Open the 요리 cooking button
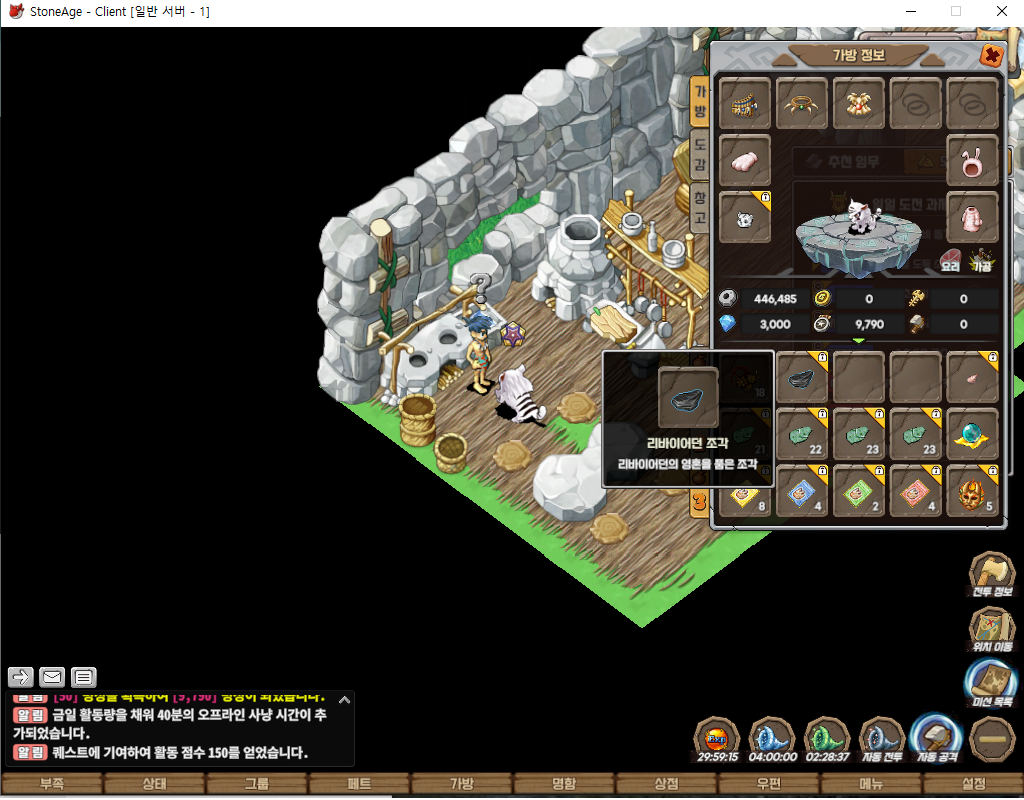The width and height of the screenshot is (1024, 800). [x=951, y=262]
